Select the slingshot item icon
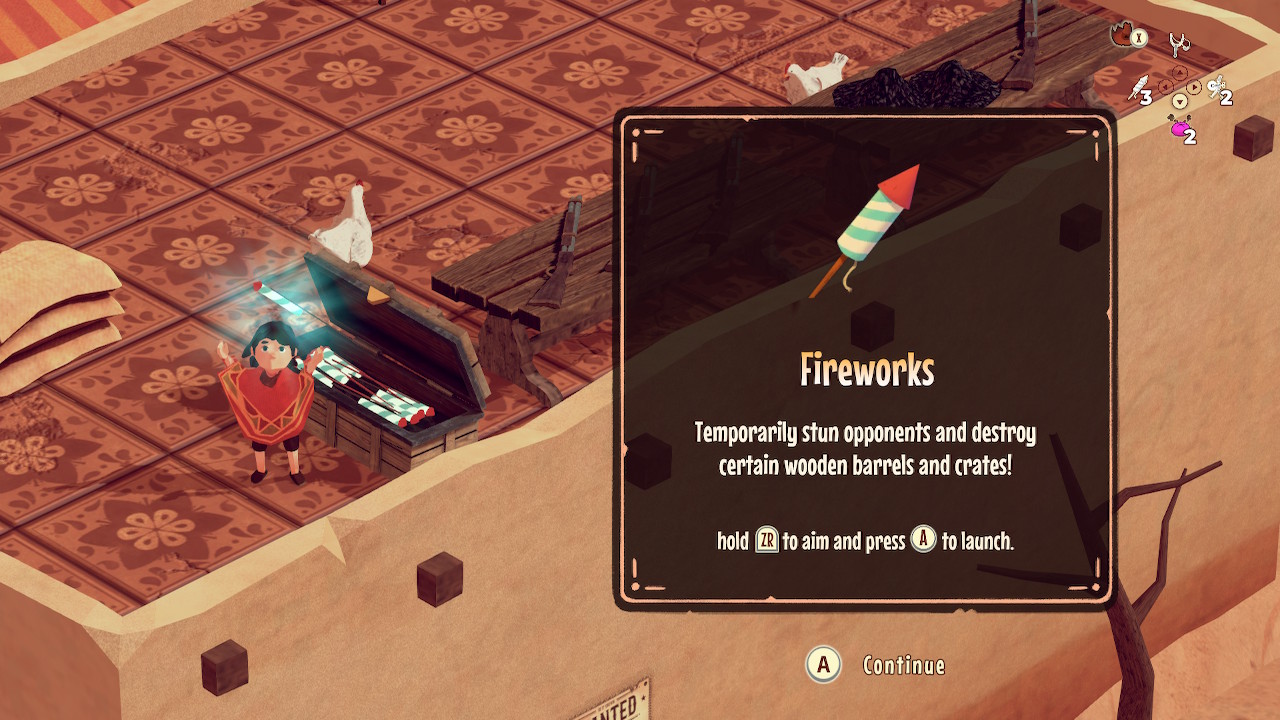The height and width of the screenshot is (720, 1280). [x=1180, y=44]
